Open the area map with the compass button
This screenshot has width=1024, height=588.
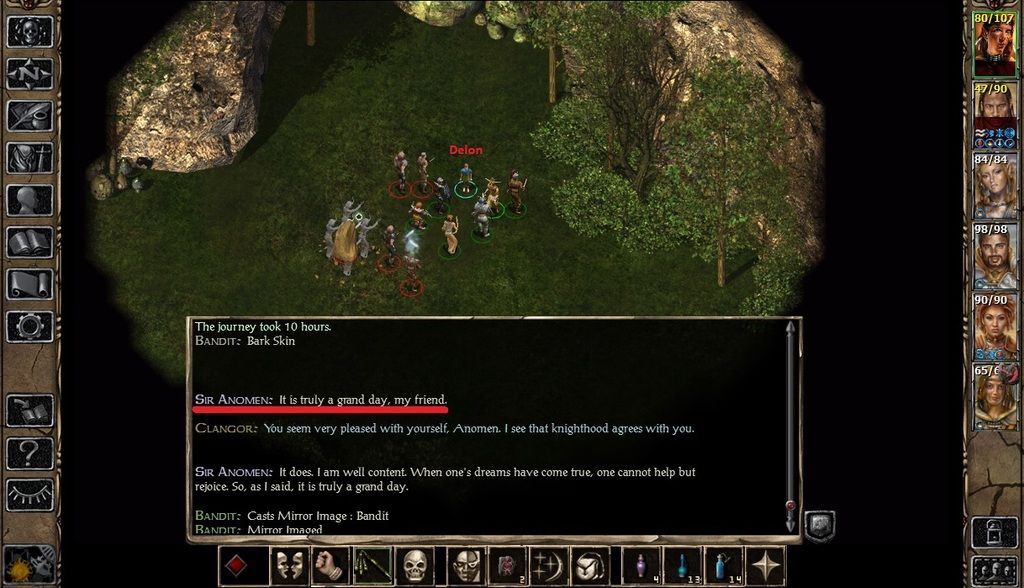pos(29,73)
